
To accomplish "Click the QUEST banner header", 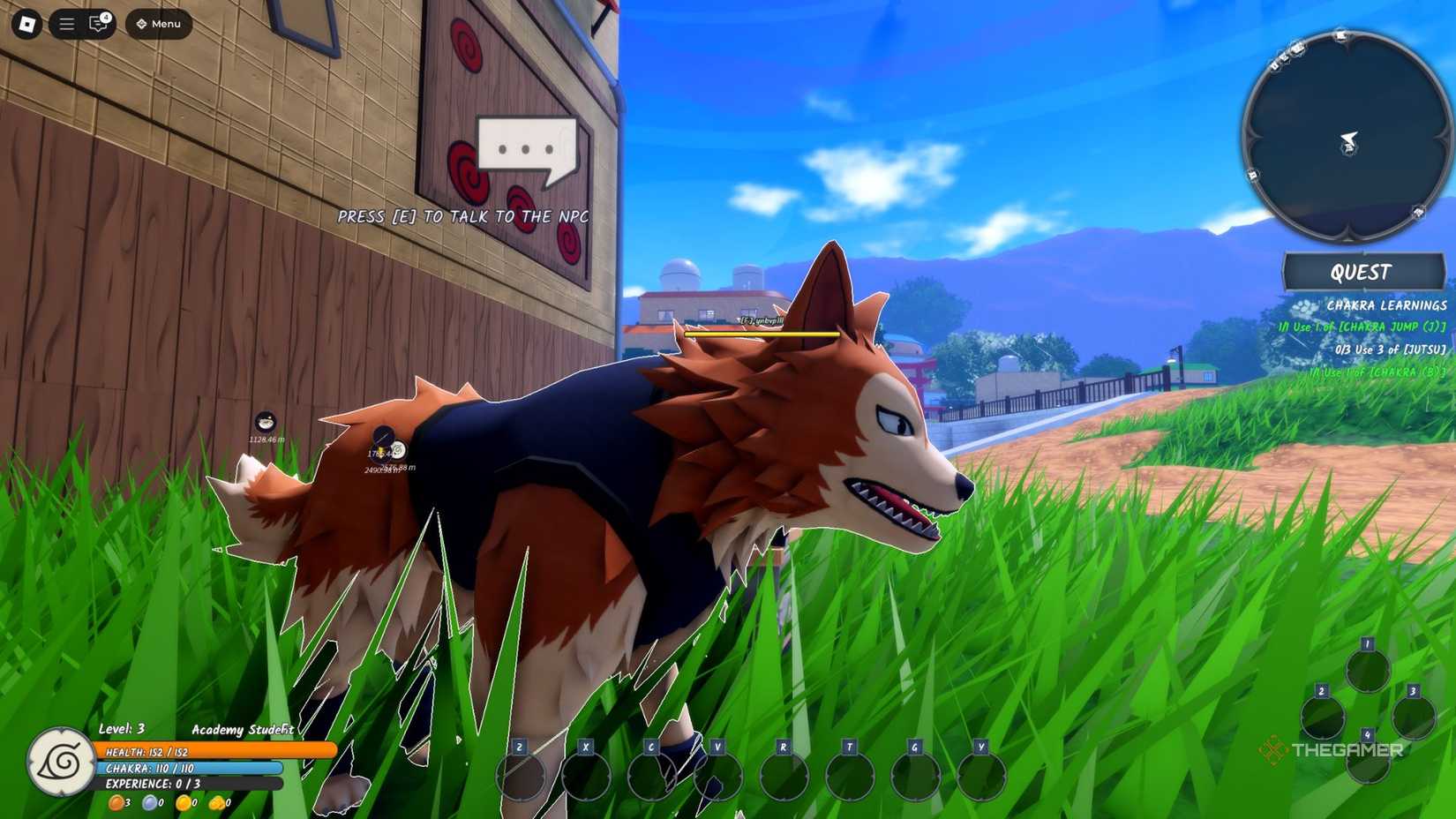I will point(1364,272).
